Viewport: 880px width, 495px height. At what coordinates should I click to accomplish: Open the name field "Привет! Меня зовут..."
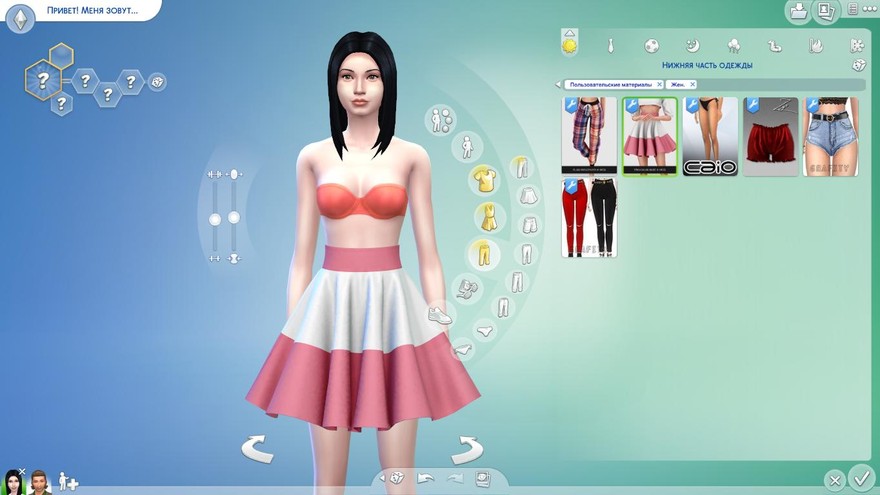pyautogui.click(x=92, y=10)
